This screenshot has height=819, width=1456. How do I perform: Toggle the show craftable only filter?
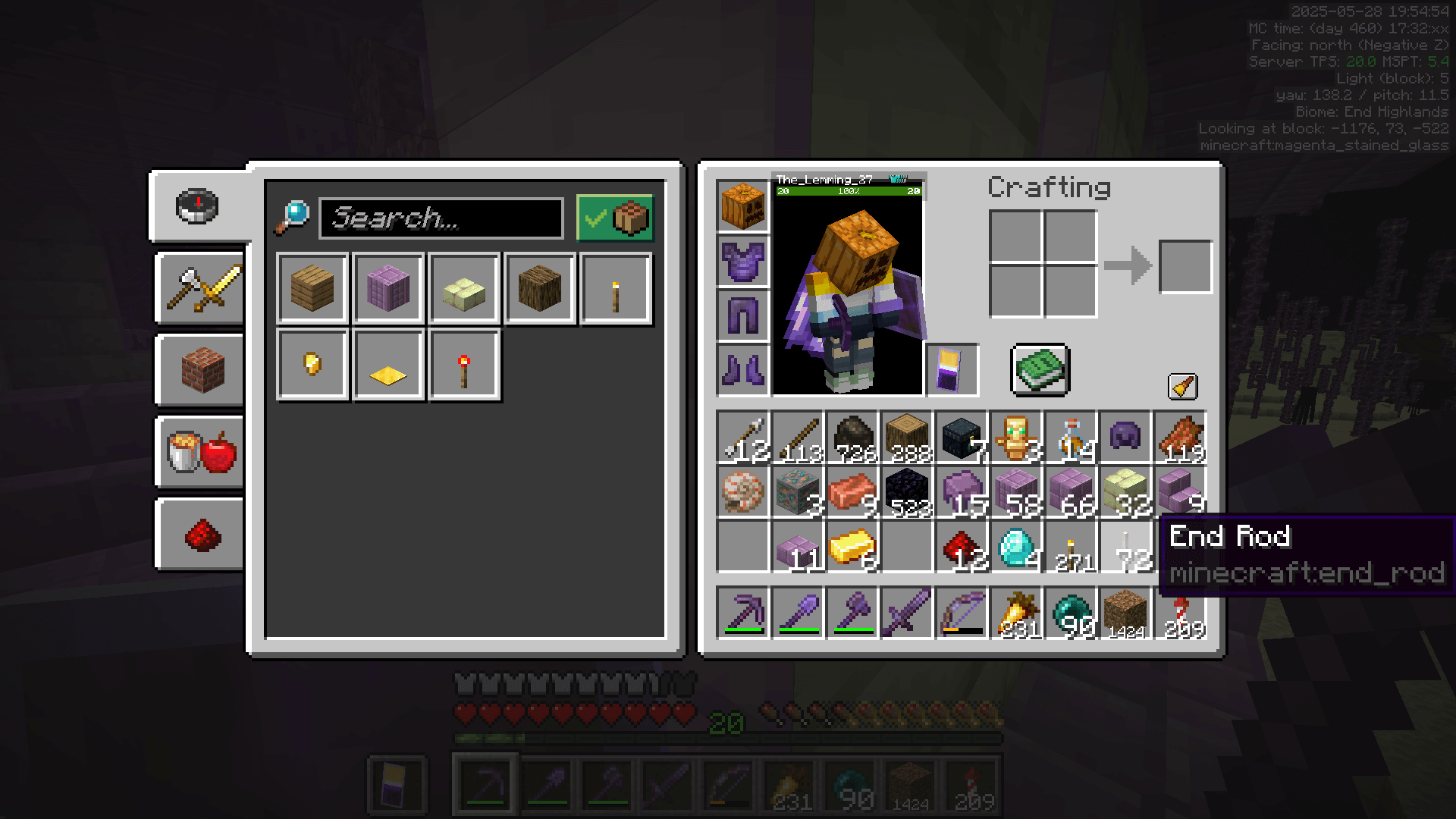click(616, 218)
